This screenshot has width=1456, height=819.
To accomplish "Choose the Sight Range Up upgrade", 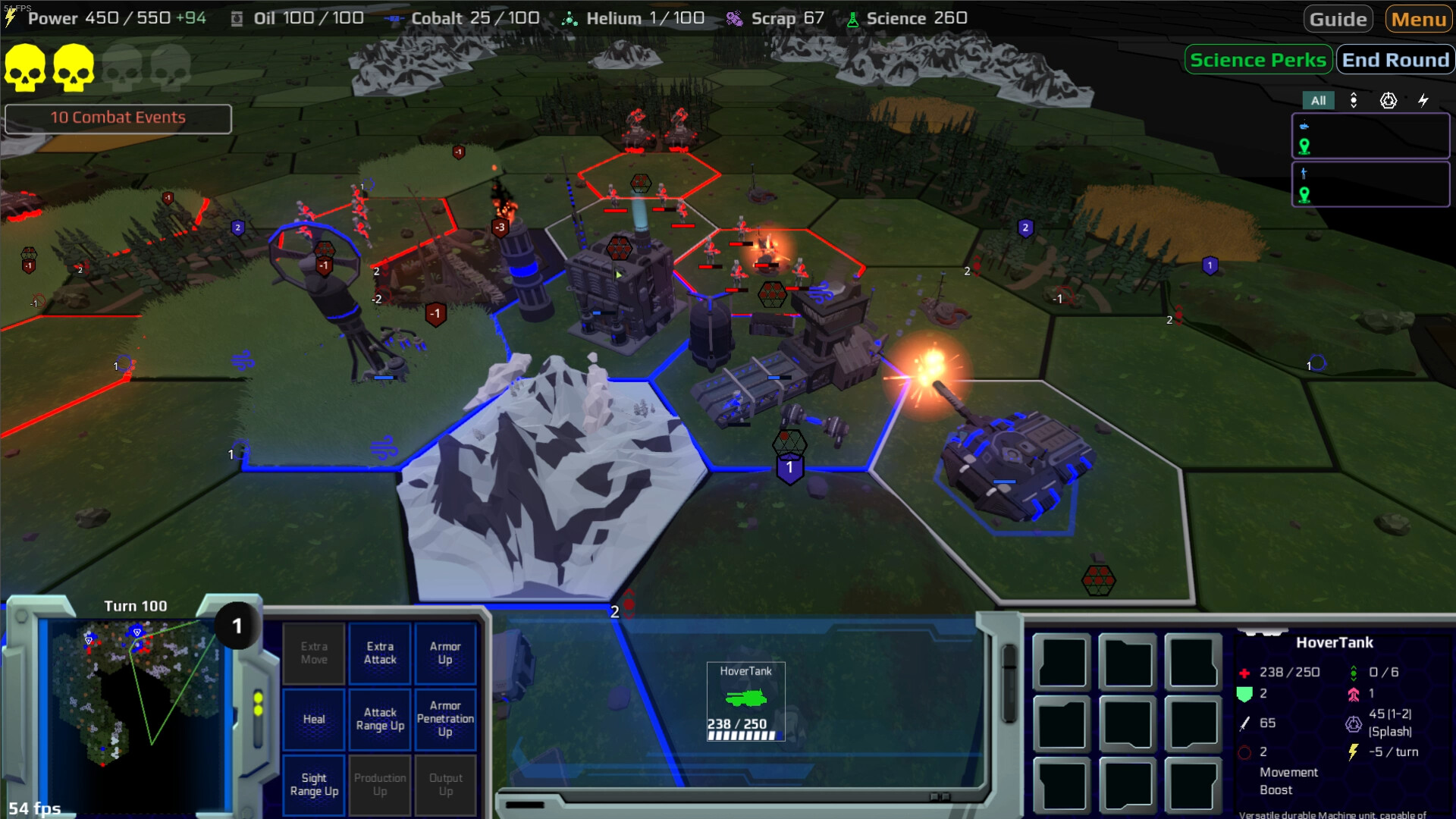I will coord(314,784).
